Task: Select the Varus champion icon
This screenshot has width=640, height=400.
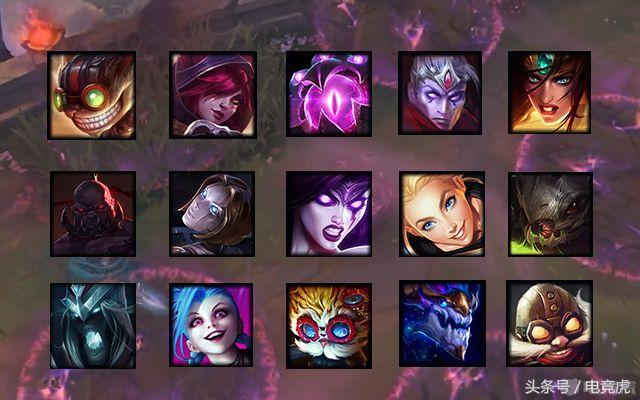Action: (440, 93)
